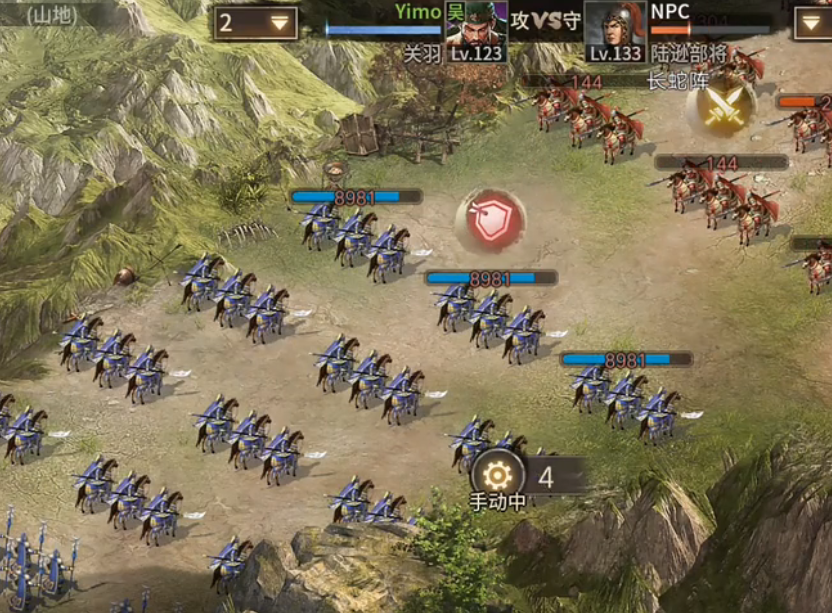The width and height of the screenshot is (832, 613).
Task: Activate the red shield defense icon
Action: 490,220
